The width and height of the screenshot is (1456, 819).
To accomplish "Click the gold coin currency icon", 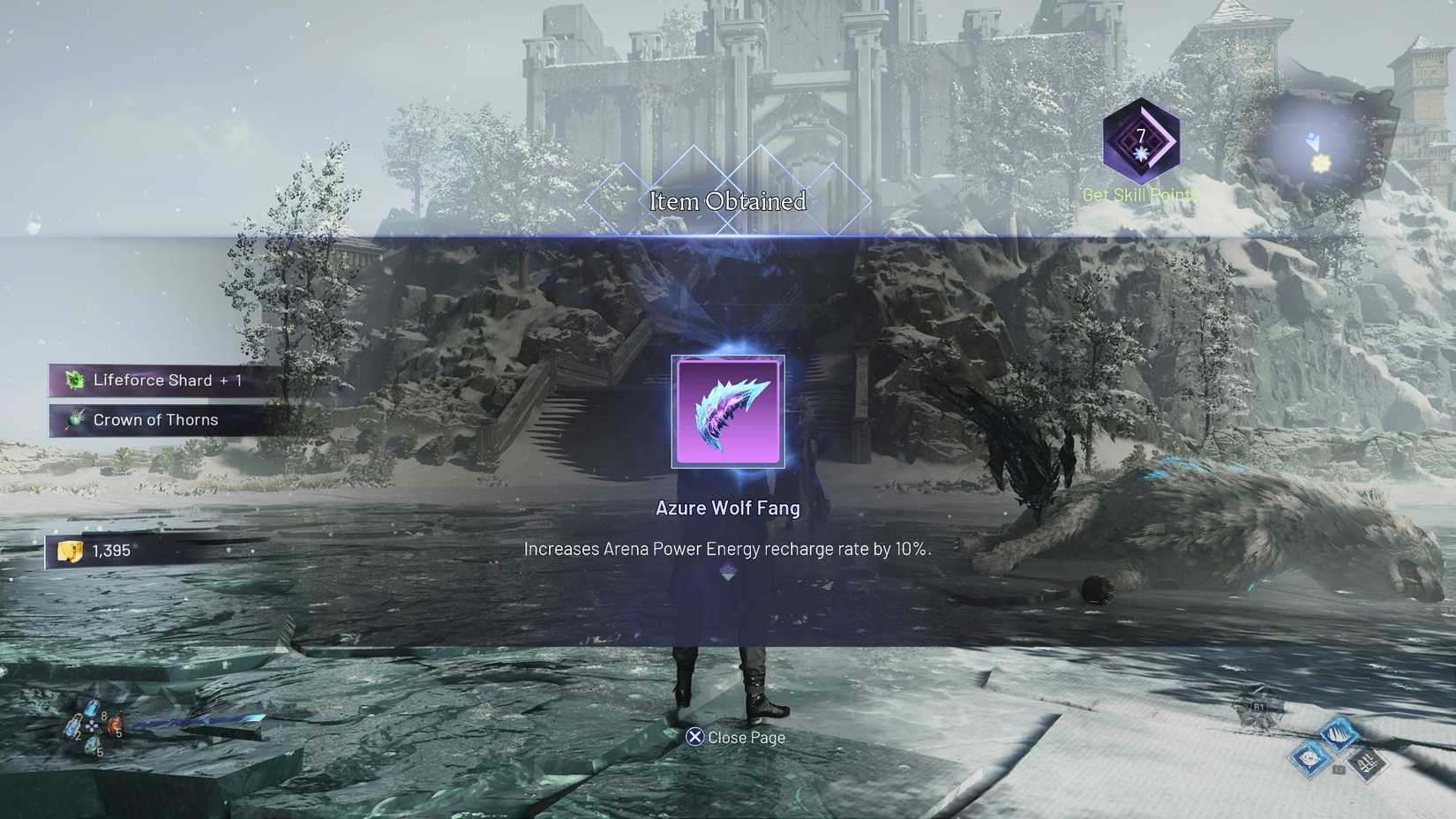I will tap(69, 549).
